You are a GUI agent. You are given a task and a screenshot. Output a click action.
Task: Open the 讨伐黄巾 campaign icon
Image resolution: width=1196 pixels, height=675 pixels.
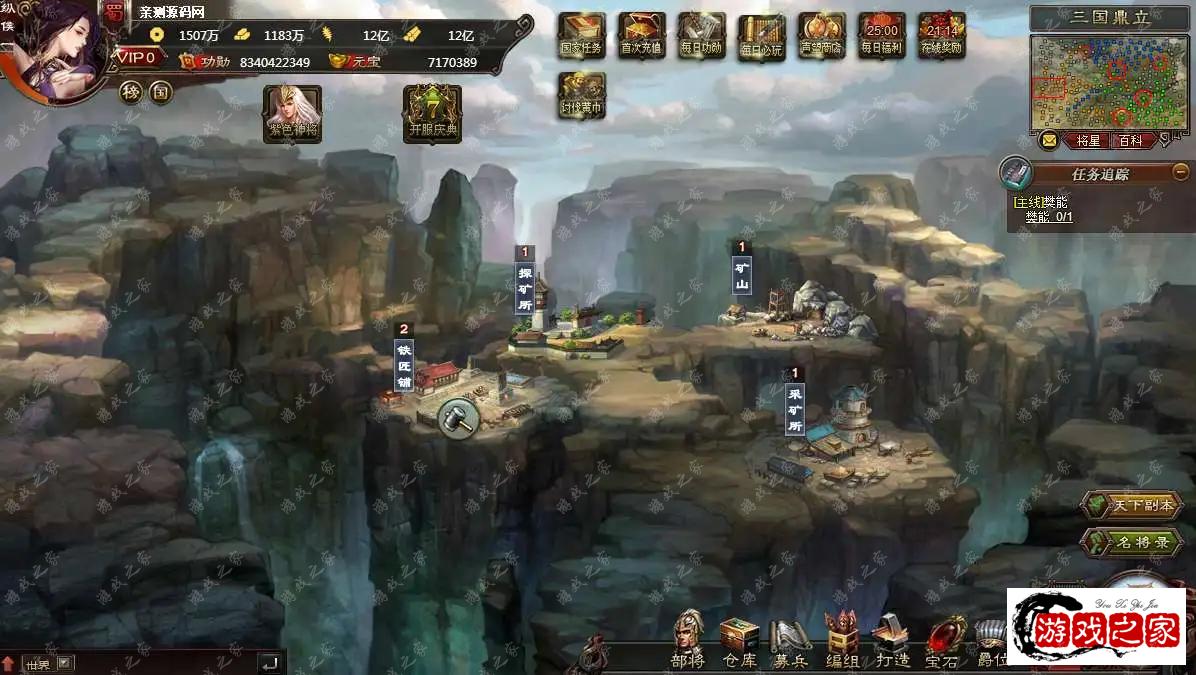click(x=581, y=95)
